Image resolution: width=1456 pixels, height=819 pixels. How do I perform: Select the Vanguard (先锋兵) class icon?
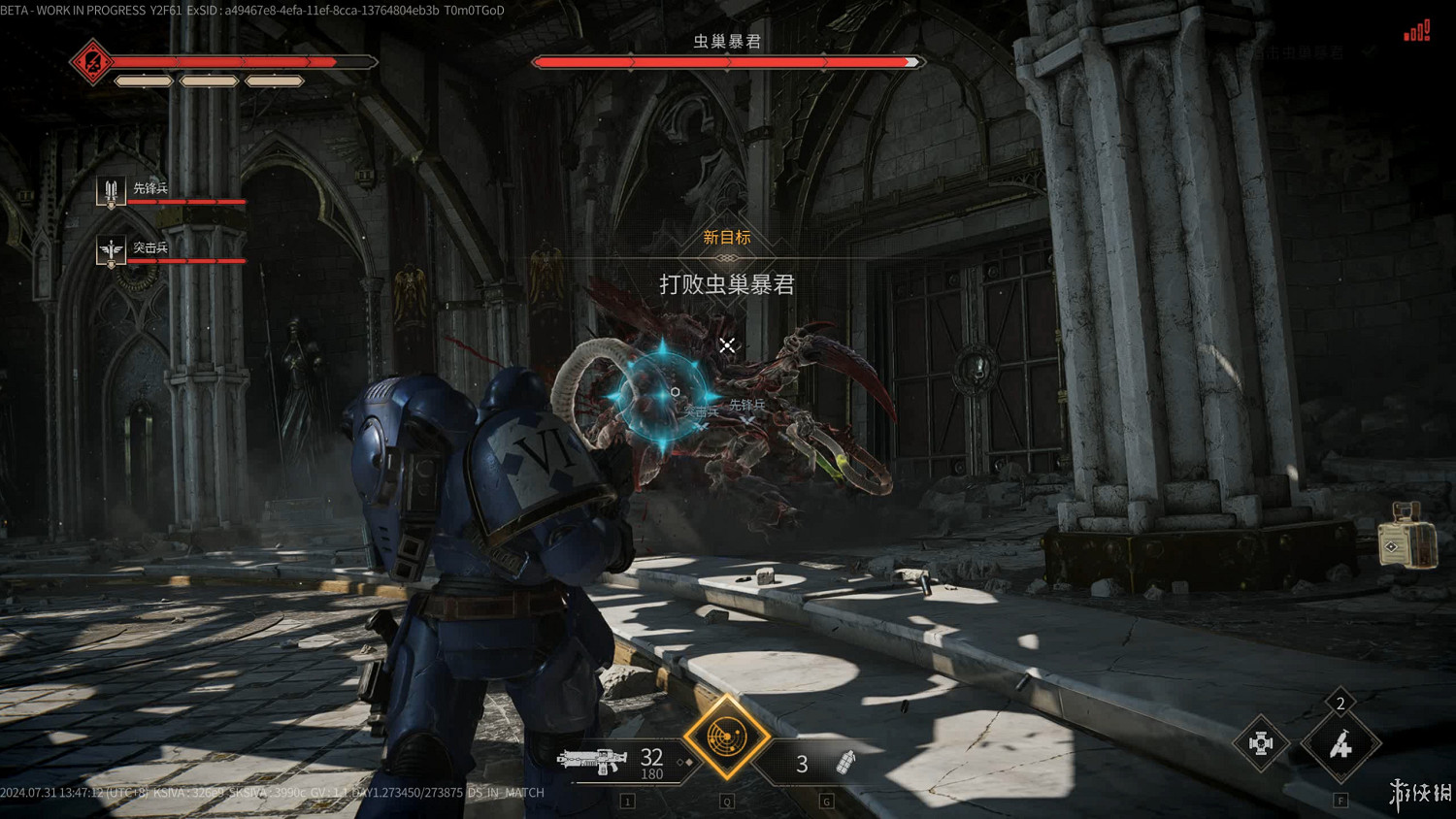point(110,188)
